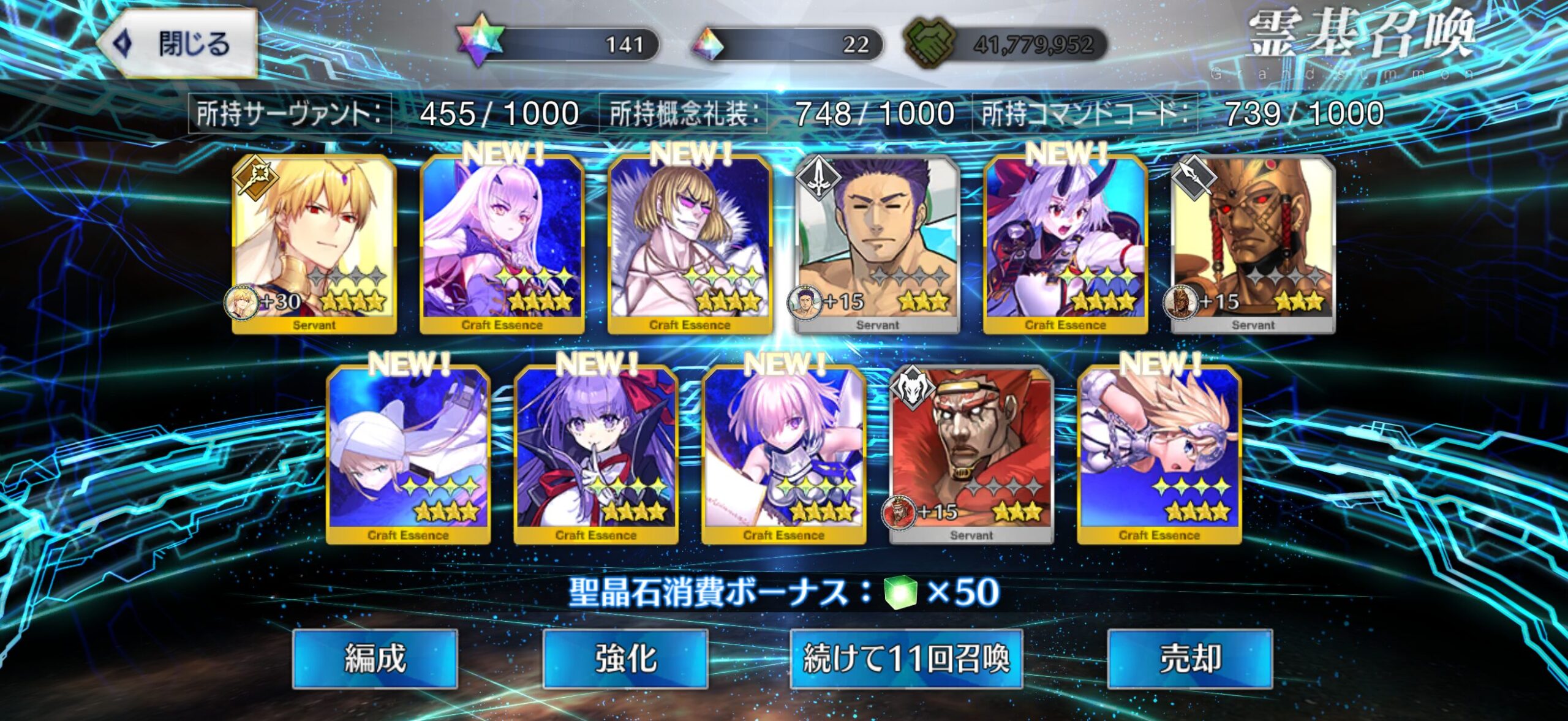Select the purple-haired Saber servant card
The height and width of the screenshot is (721, 1568).
(877, 244)
